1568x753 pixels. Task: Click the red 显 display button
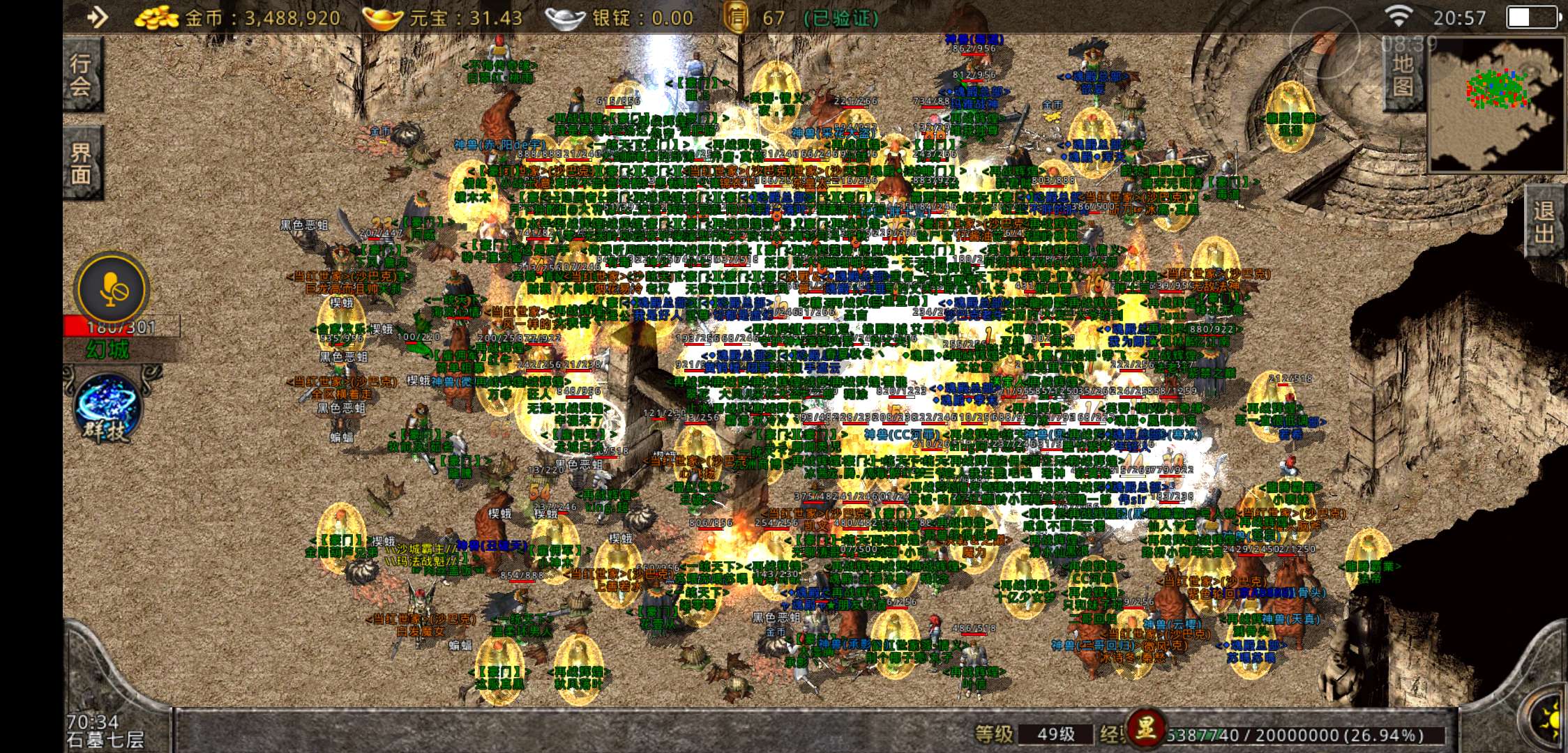(1145, 729)
